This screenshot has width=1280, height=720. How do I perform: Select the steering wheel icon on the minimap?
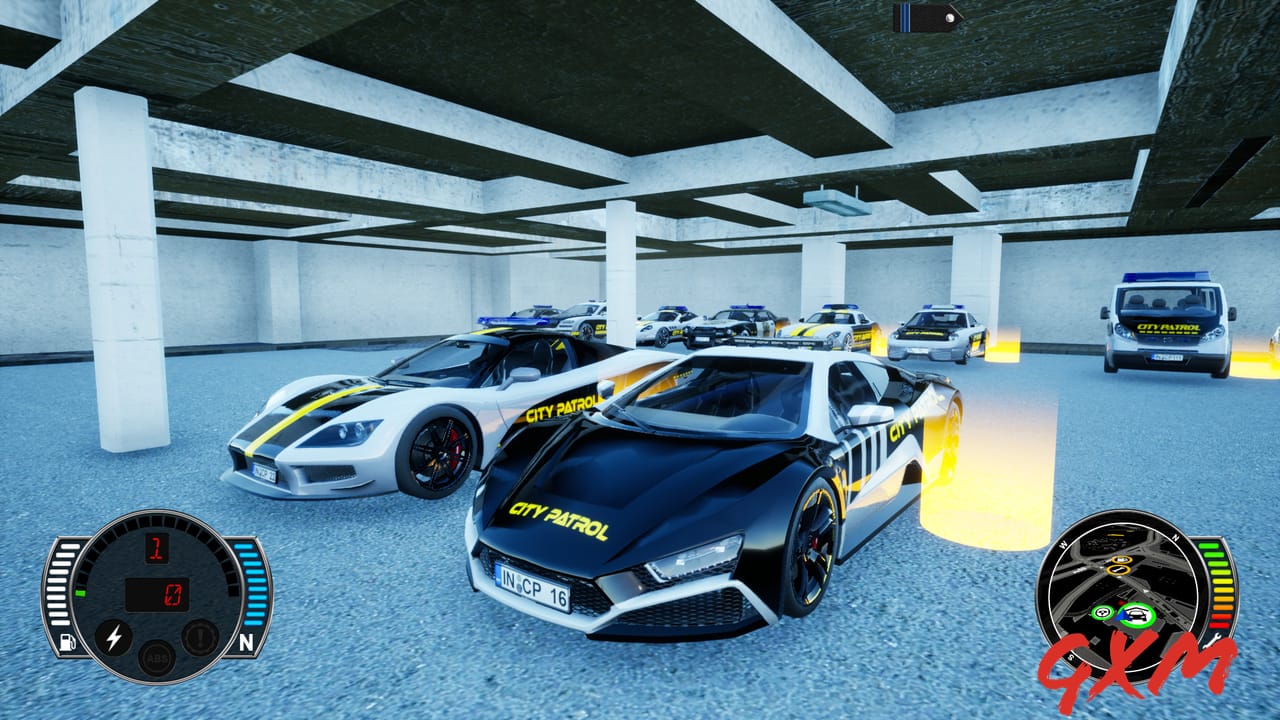[1102, 612]
